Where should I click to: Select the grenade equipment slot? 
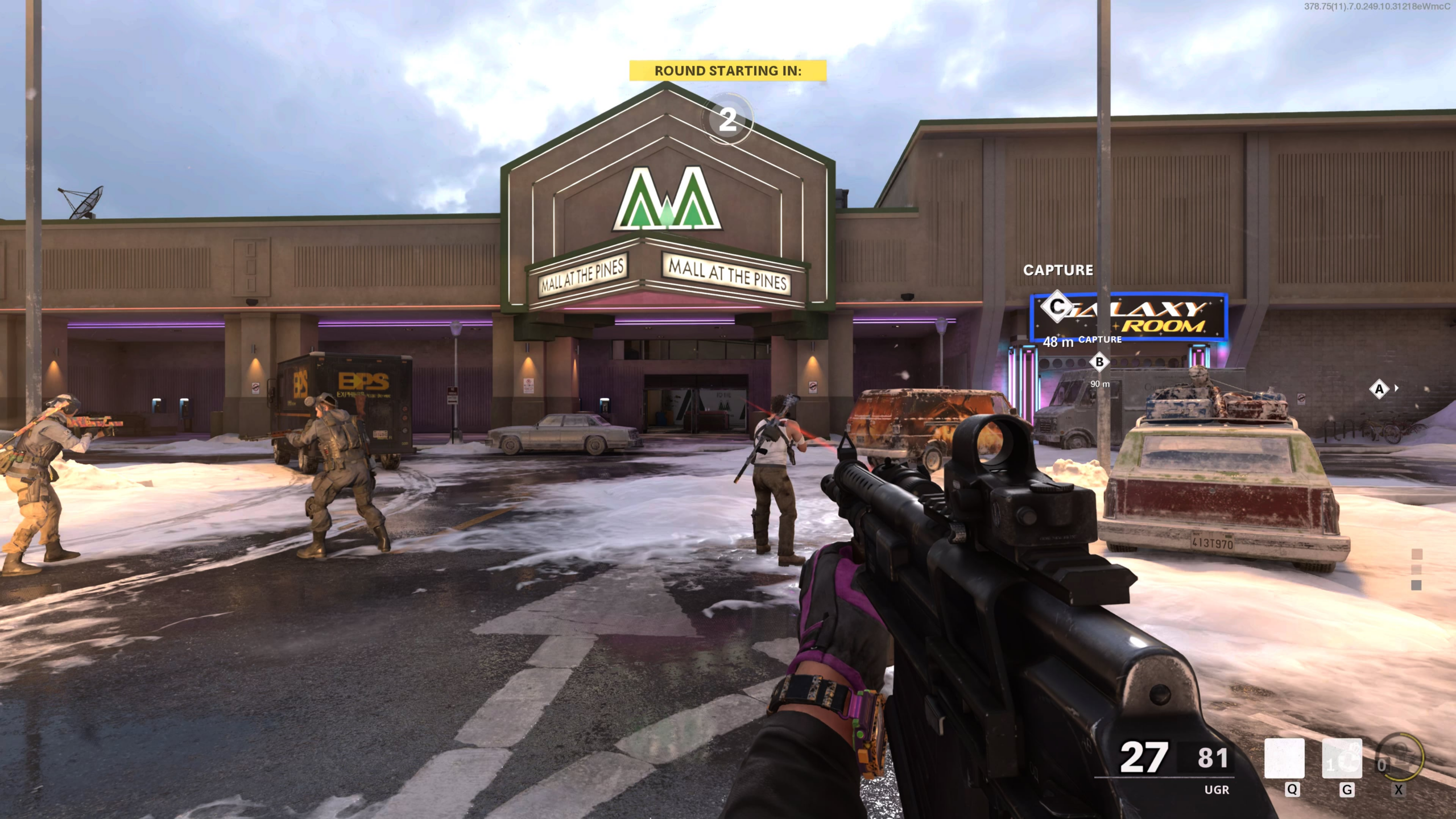(x=1342, y=758)
